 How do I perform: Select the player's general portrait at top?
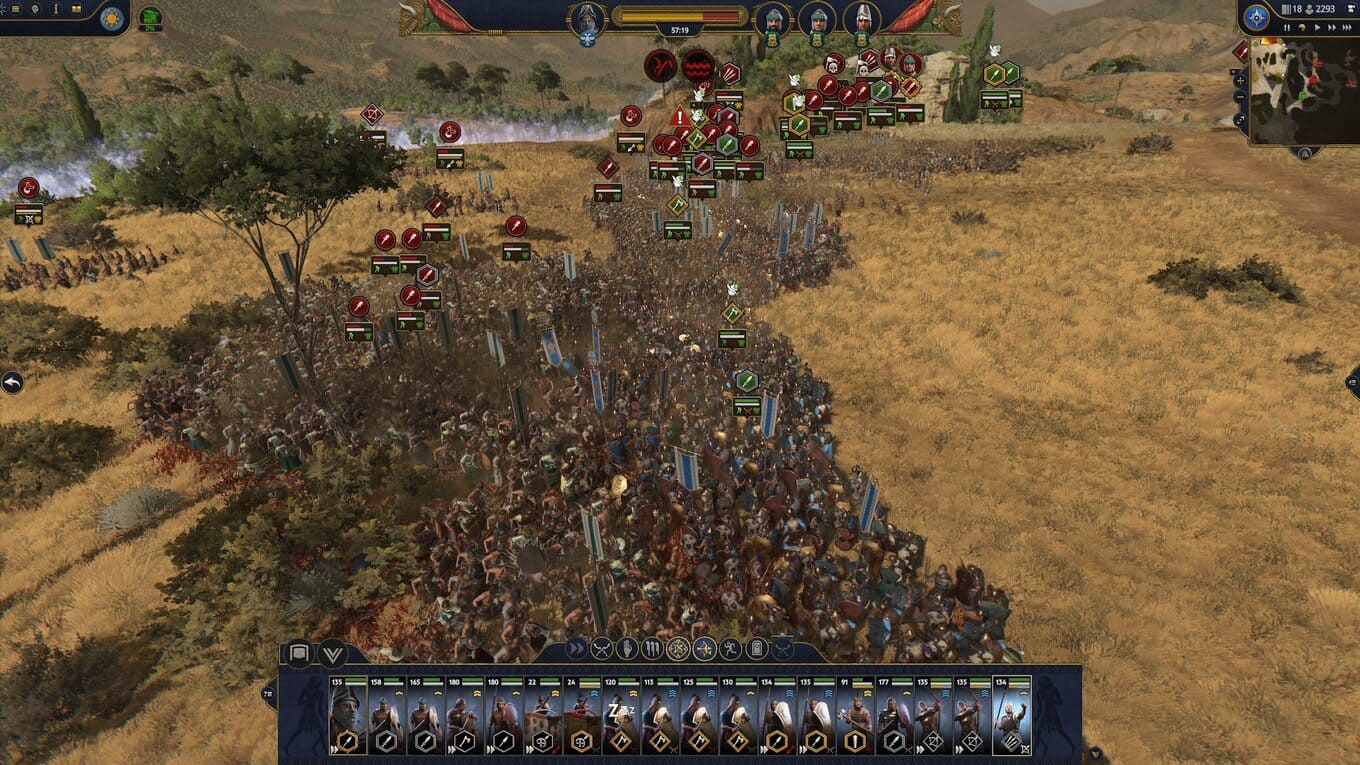[587, 19]
